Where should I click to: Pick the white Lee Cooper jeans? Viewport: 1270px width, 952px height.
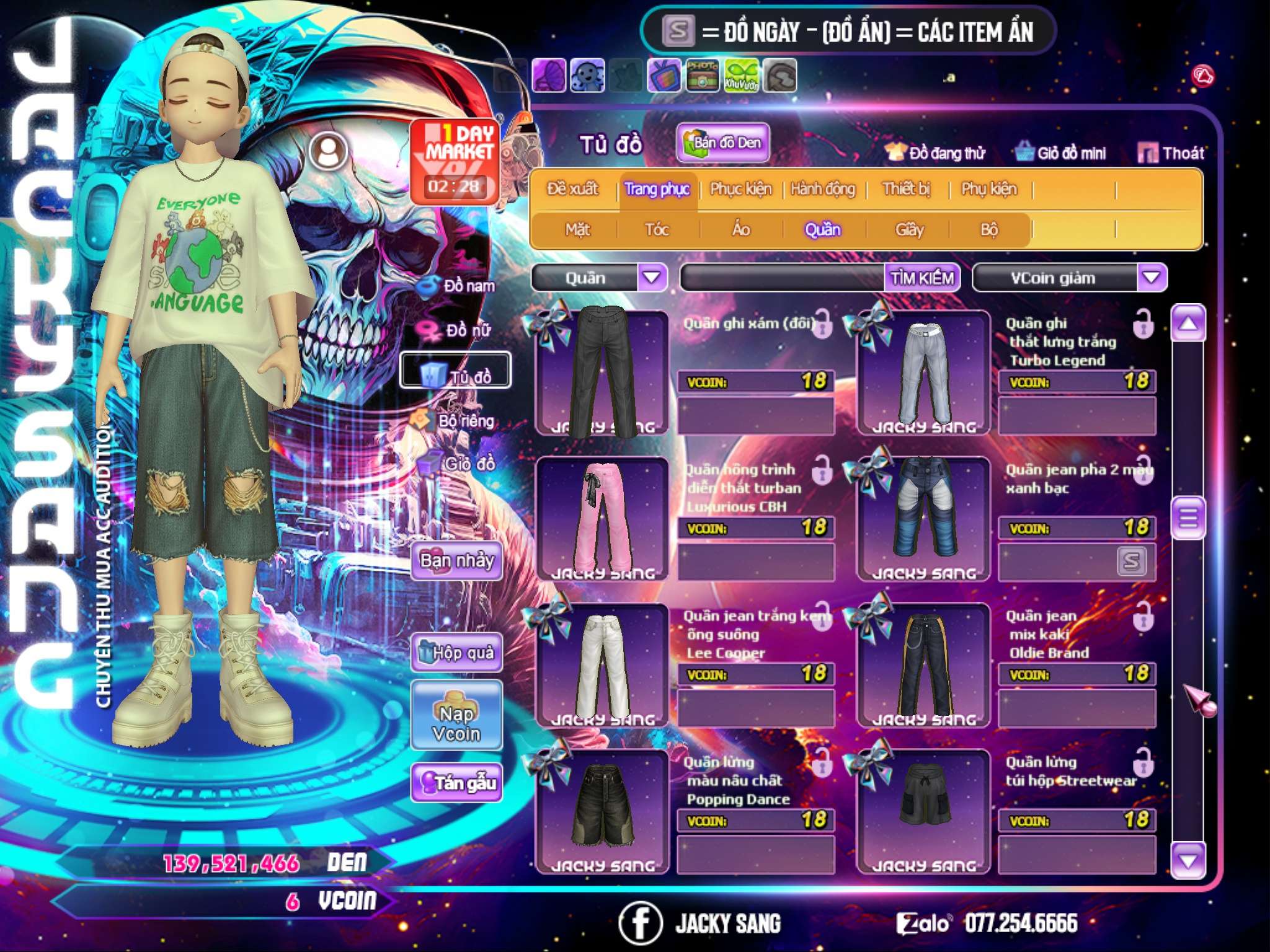pyautogui.click(x=602, y=665)
